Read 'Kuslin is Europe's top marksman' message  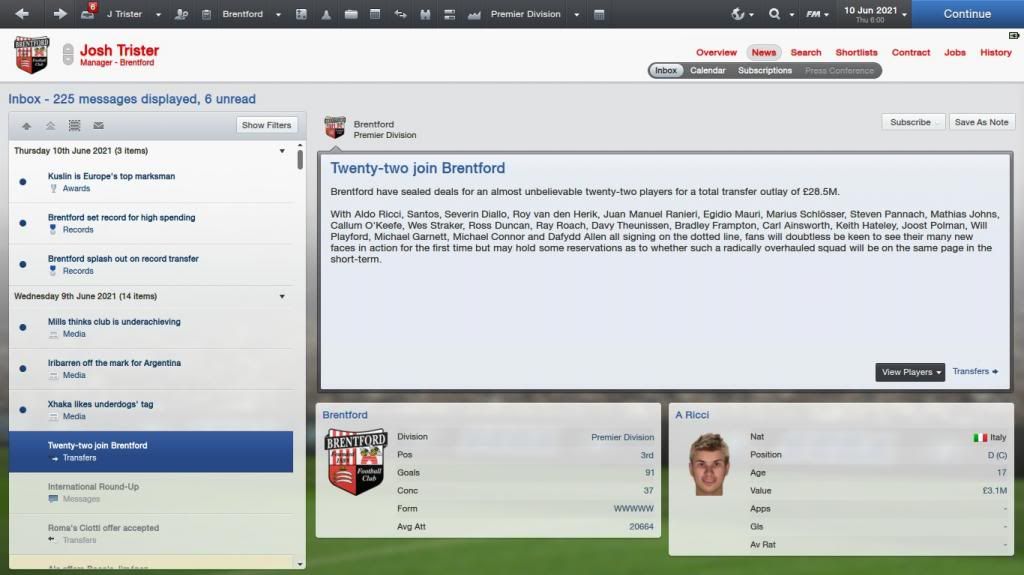111,176
